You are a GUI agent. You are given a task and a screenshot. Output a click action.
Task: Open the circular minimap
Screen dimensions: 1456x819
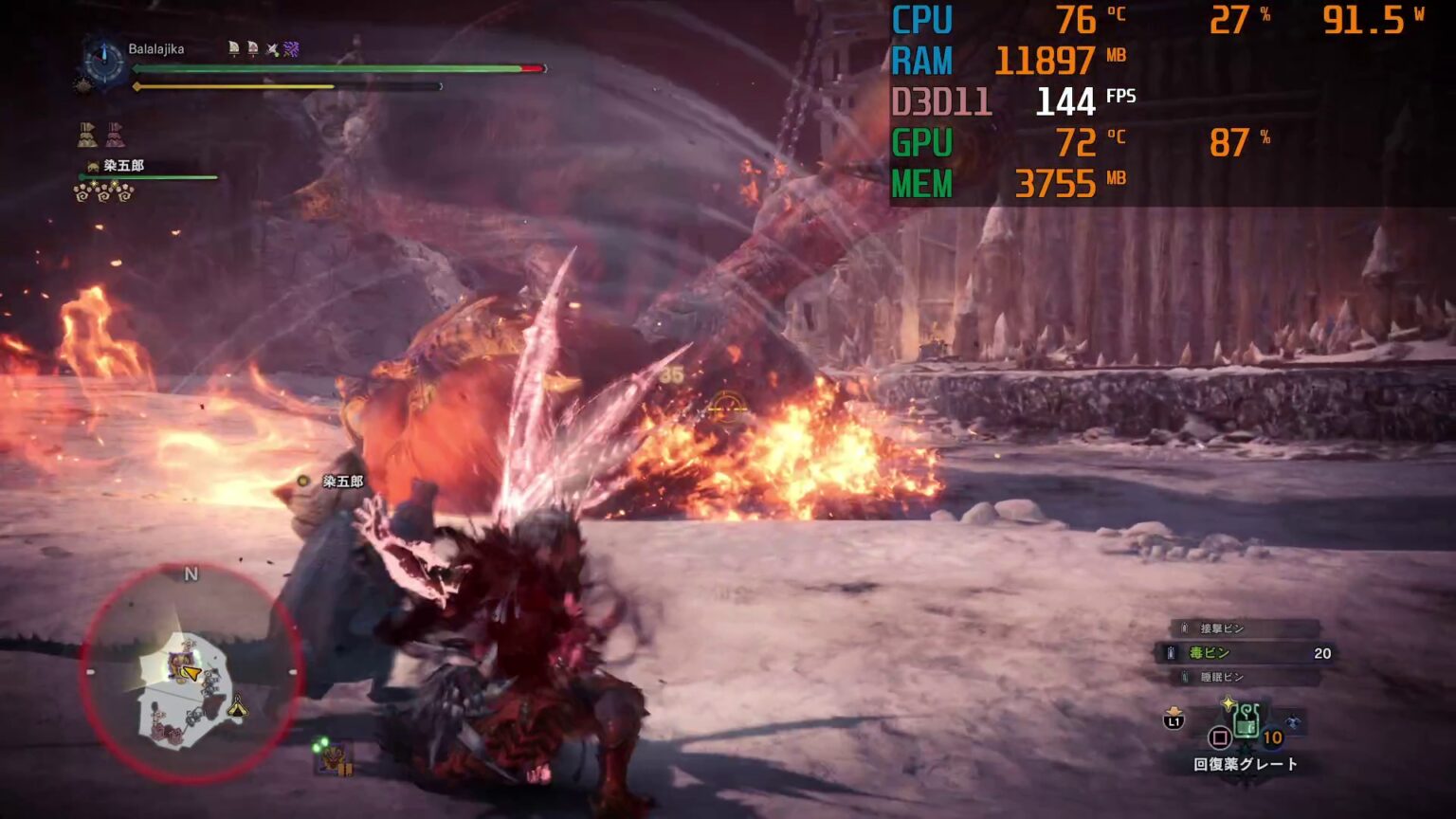point(191,674)
